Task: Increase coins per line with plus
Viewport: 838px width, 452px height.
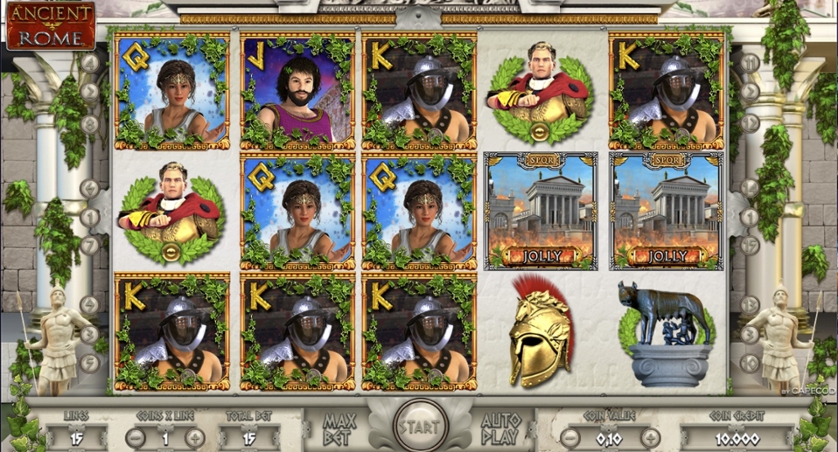Action: pyautogui.click(x=195, y=437)
